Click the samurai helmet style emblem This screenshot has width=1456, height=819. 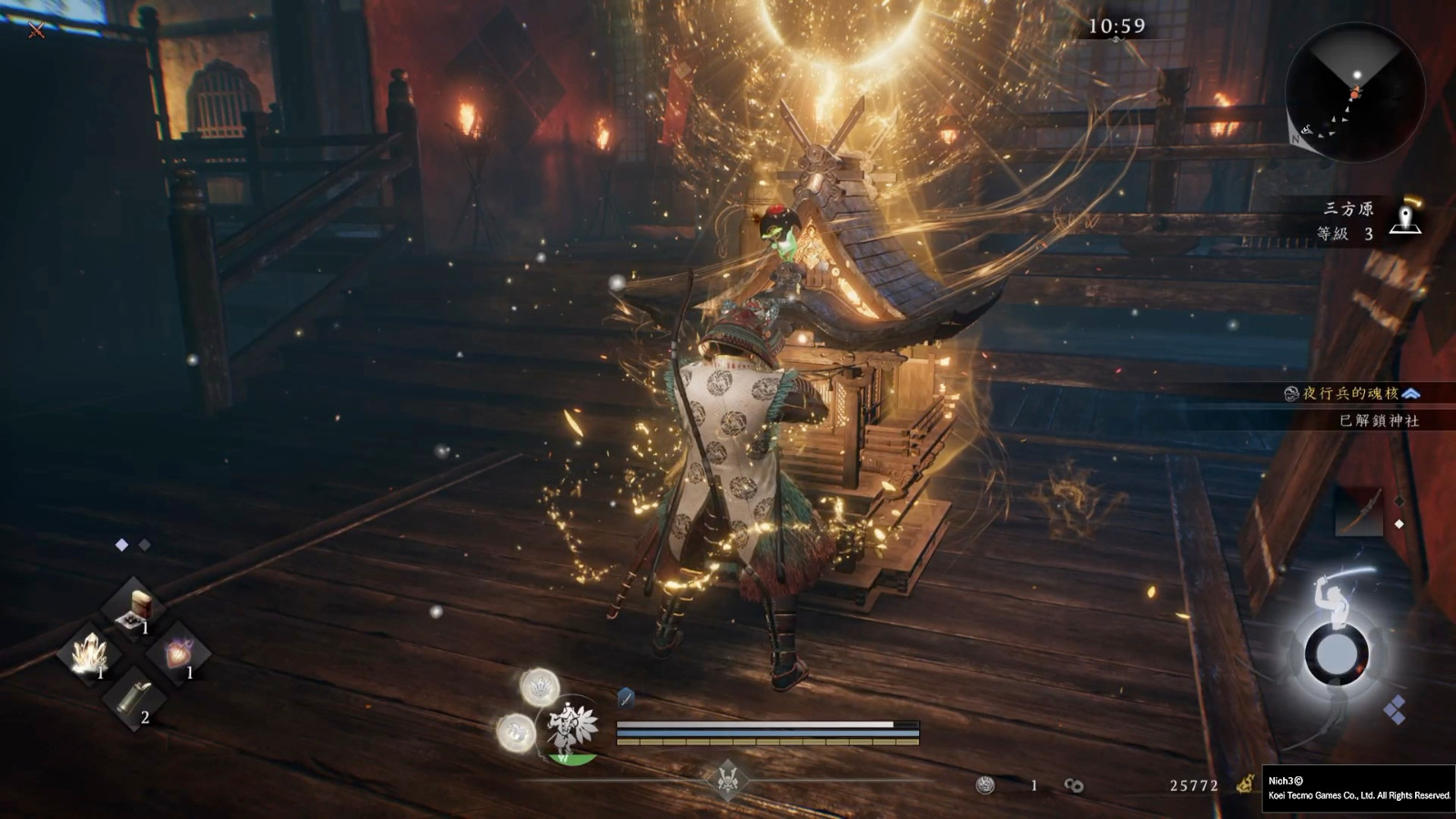[727, 779]
